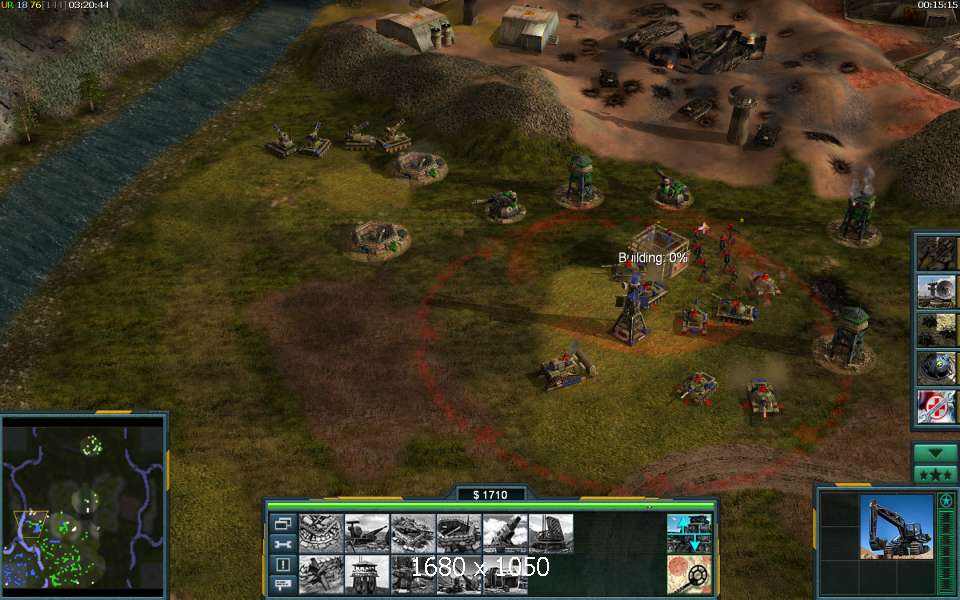960x600 pixels.
Task: Trigger the satellite dish power shortcut
Action: click(x=938, y=291)
